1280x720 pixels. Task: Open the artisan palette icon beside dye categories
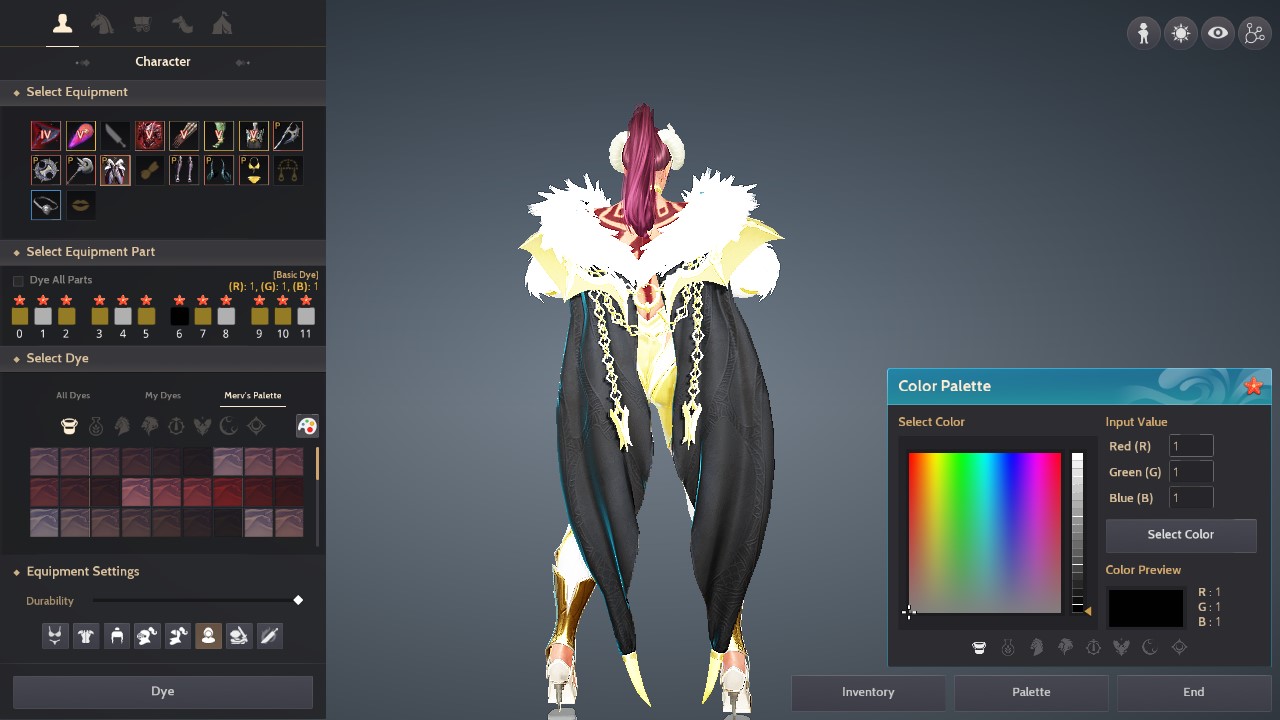pos(308,425)
